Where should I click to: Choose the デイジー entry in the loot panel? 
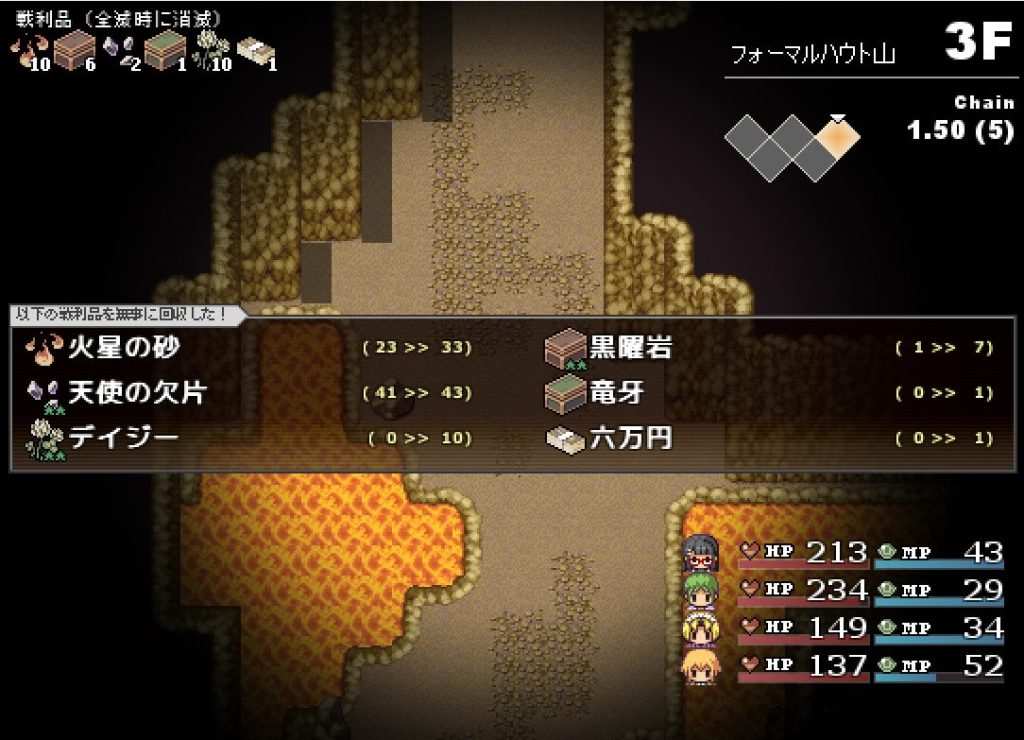[x=125, y=438]
